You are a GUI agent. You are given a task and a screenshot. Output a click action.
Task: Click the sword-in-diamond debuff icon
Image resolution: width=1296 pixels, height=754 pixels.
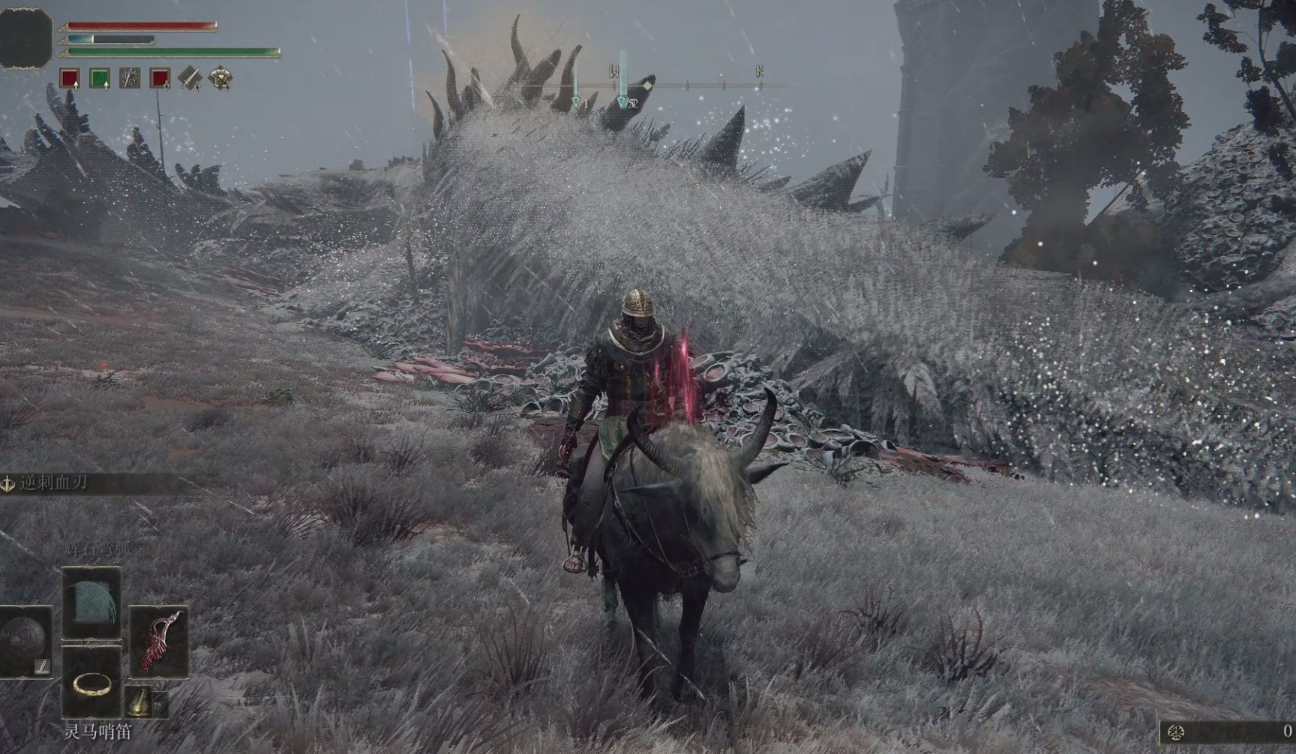point(190,78)
